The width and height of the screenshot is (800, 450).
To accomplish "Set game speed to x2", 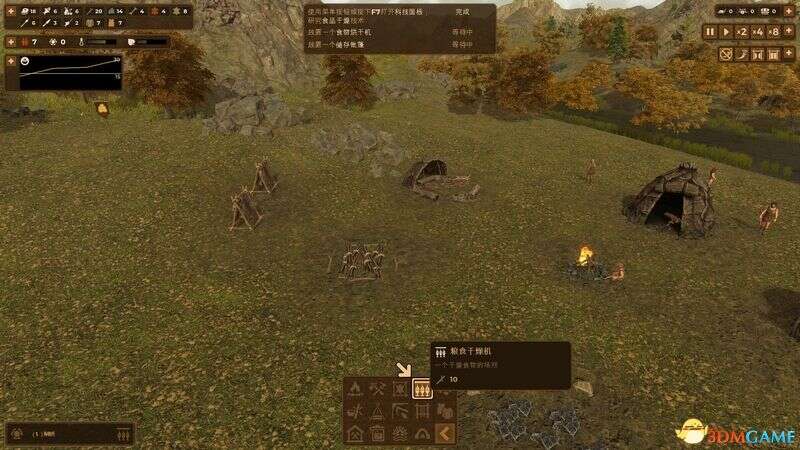I will (x=743, y=31).
